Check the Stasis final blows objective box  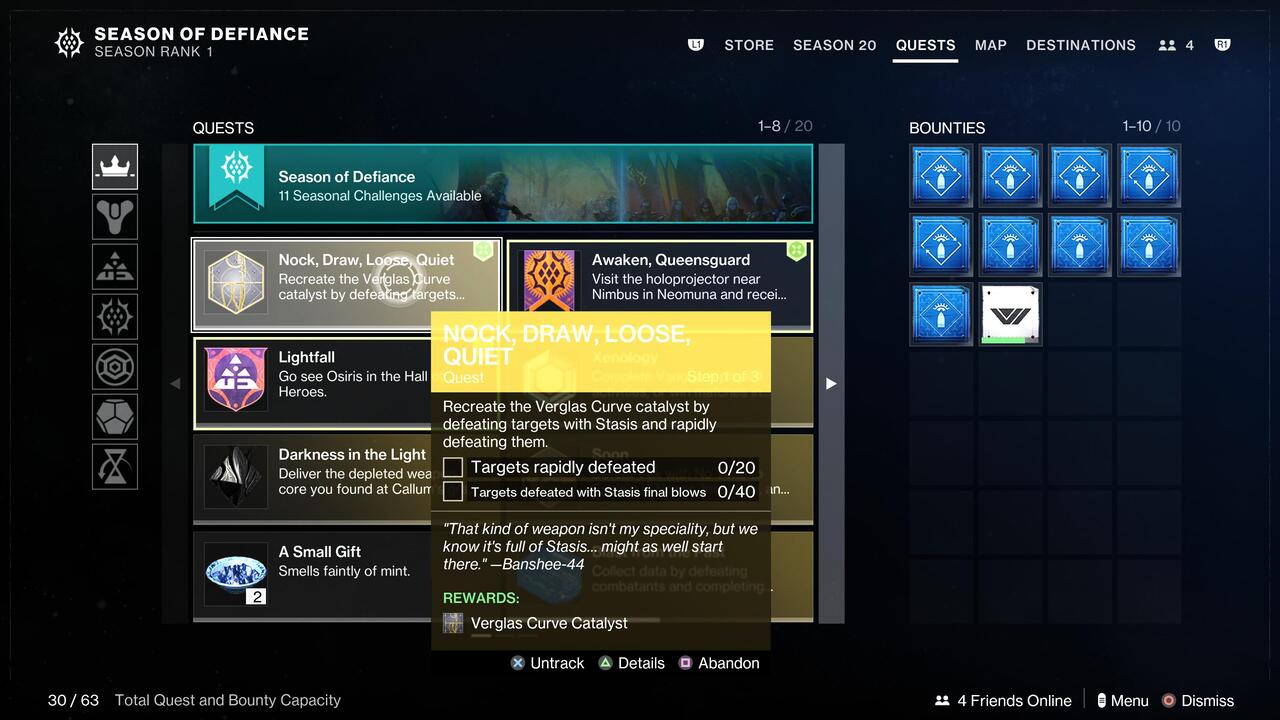(x=452, y=491)
